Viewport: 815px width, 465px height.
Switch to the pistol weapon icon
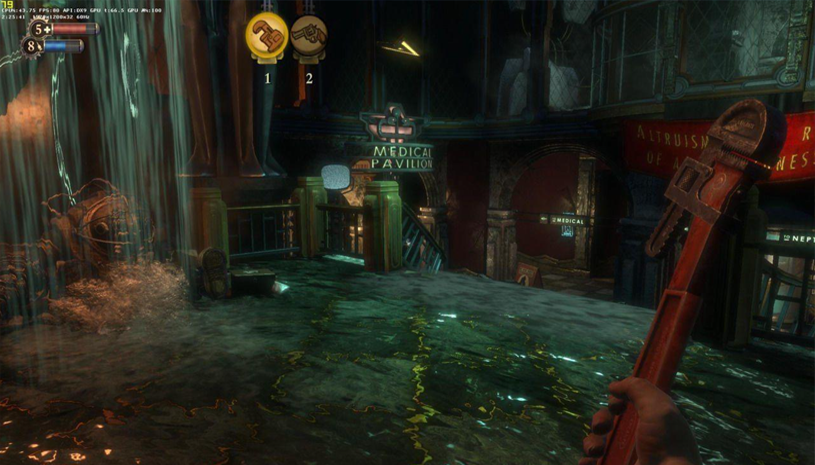point(309,36)
